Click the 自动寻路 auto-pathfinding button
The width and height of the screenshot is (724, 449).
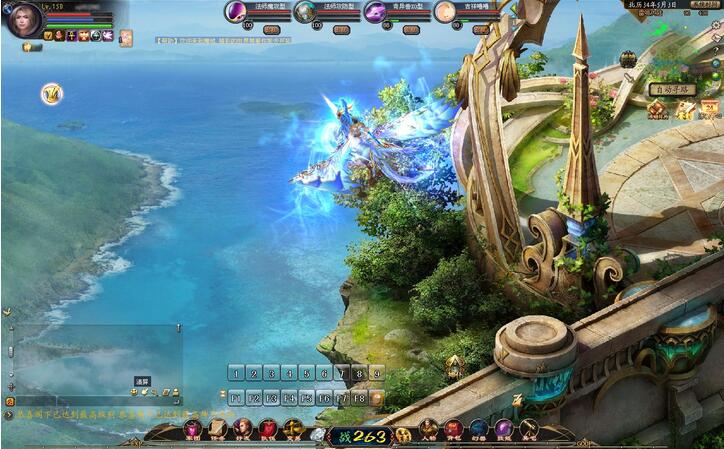coord(671,89)
